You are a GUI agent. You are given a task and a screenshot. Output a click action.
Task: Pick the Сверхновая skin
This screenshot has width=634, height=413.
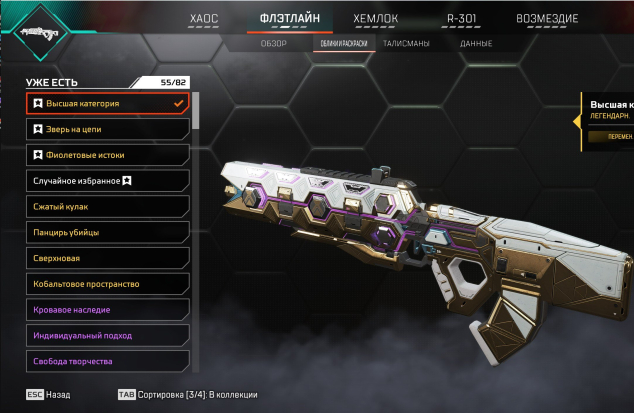(107, 258)
